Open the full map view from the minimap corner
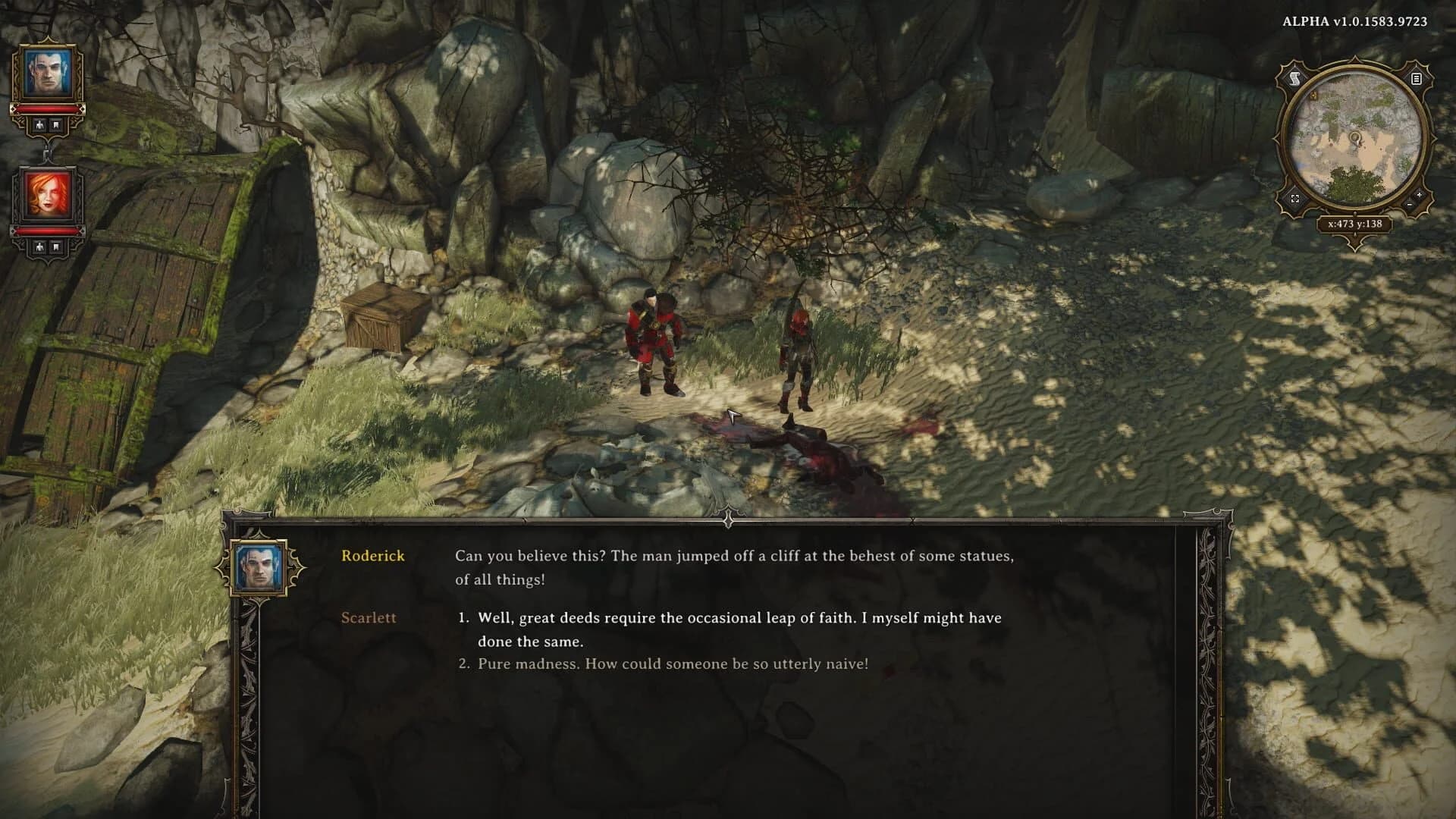The image size is (1456, 819). [1295, 199]
